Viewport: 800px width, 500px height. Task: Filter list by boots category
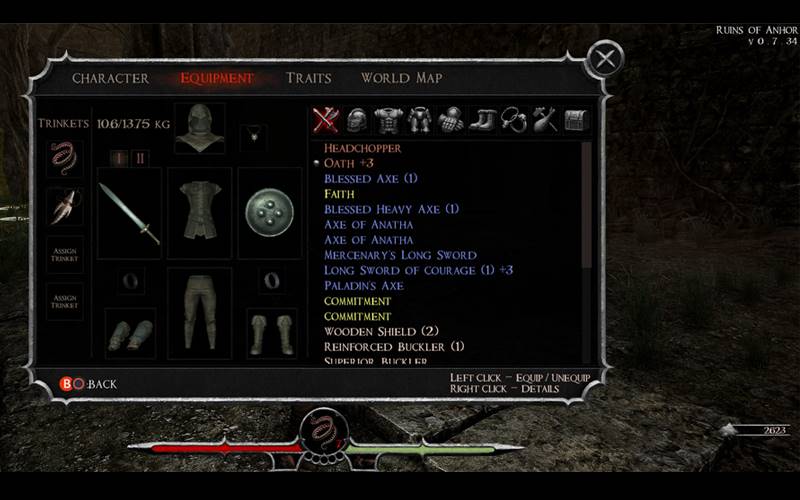coord(483,120)
